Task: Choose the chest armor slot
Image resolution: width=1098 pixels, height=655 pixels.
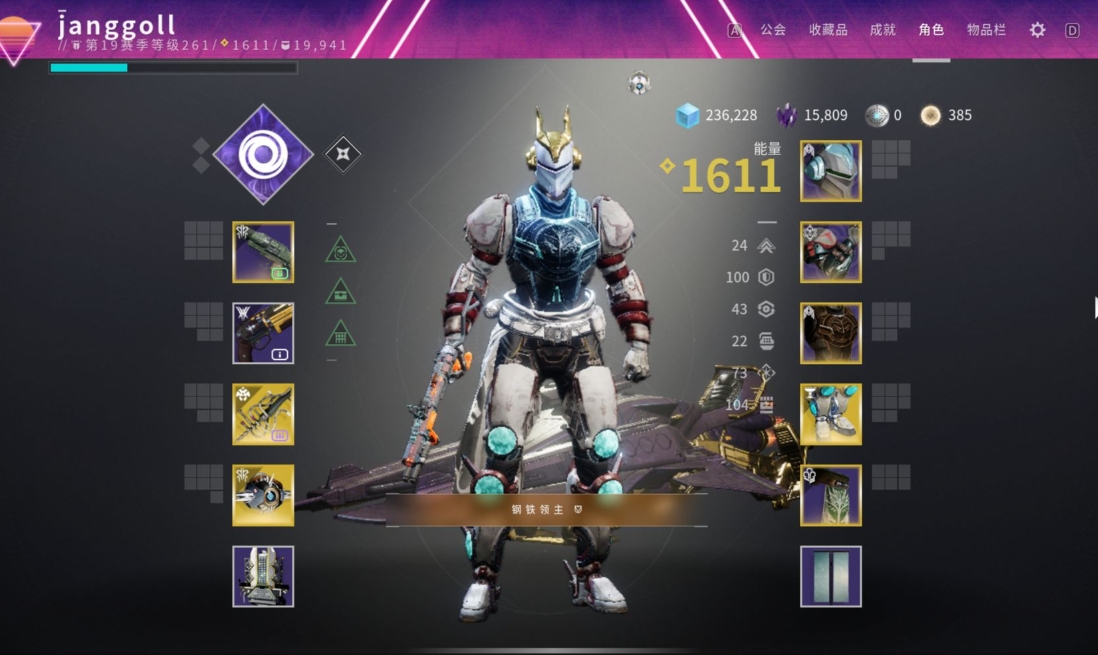Action: pyautogui.click(x=831, y=333)
